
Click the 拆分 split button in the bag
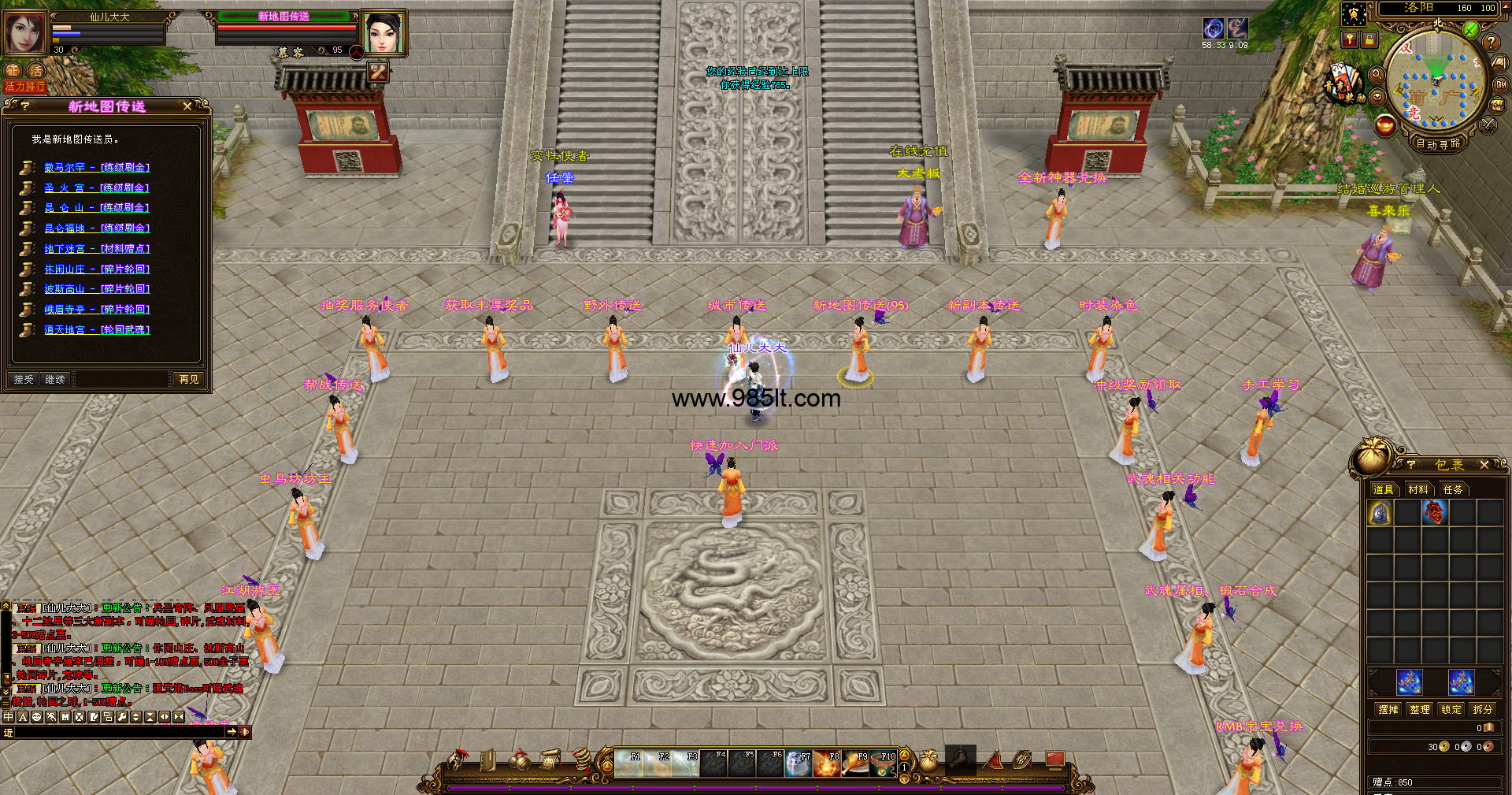[1483, 710]
